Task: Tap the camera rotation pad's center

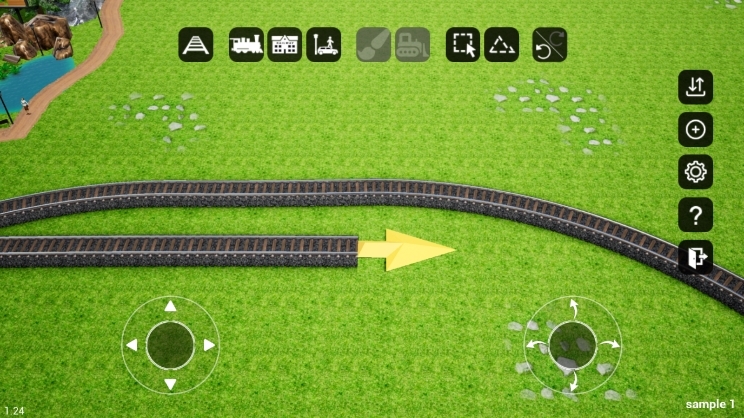Action: [x=573, y=345]
